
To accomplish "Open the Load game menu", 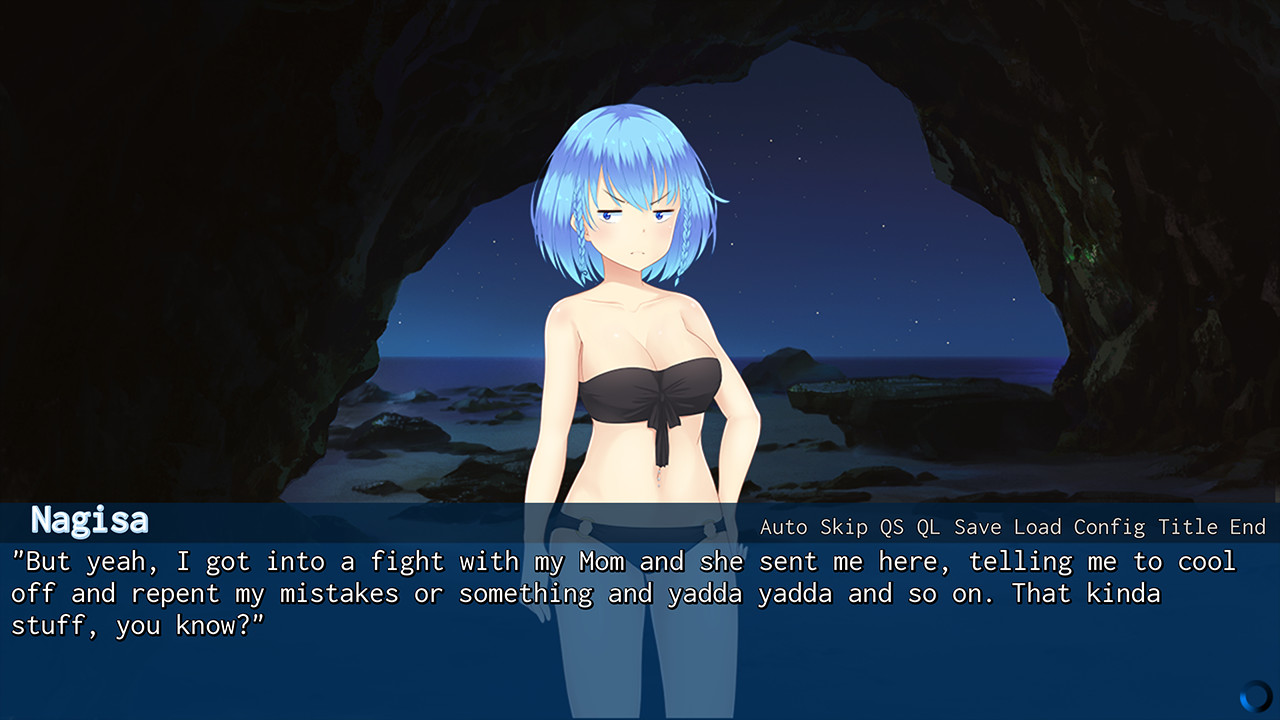I will coord(1037,527).
